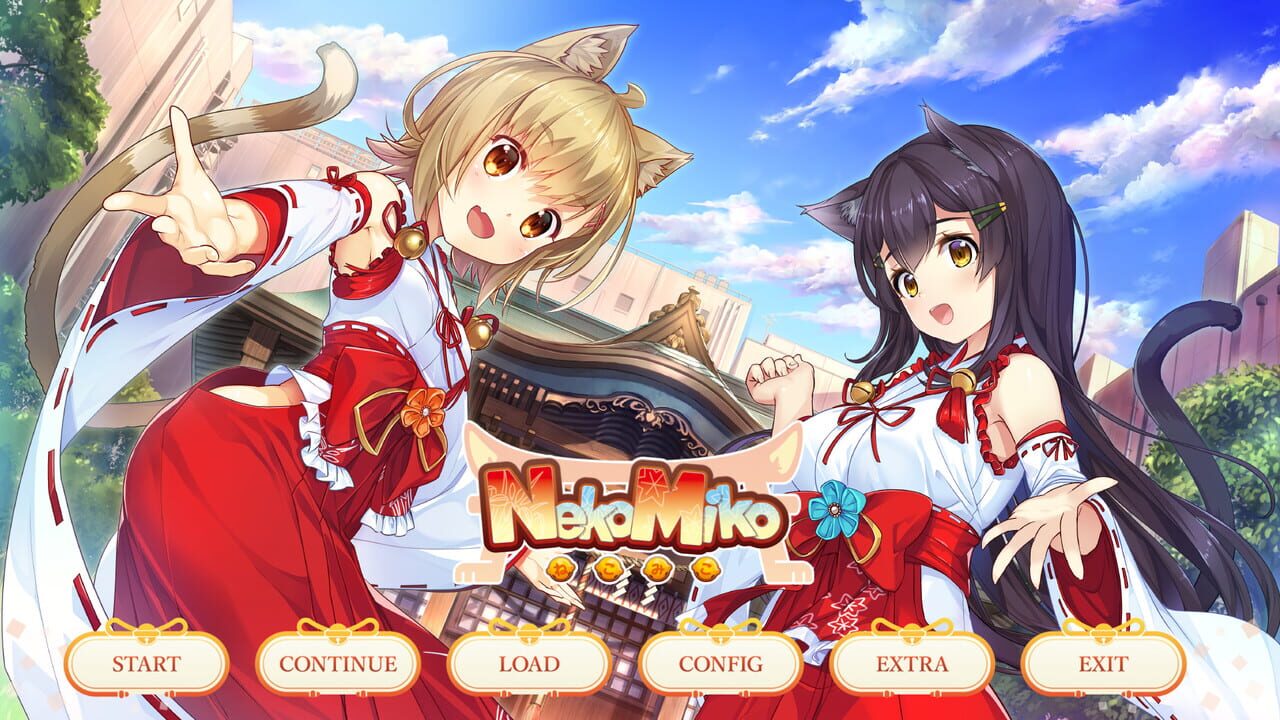This screenshot has height=720, width=1280.
Task: Open the EXTRA gallery
Action: (912, 662)
